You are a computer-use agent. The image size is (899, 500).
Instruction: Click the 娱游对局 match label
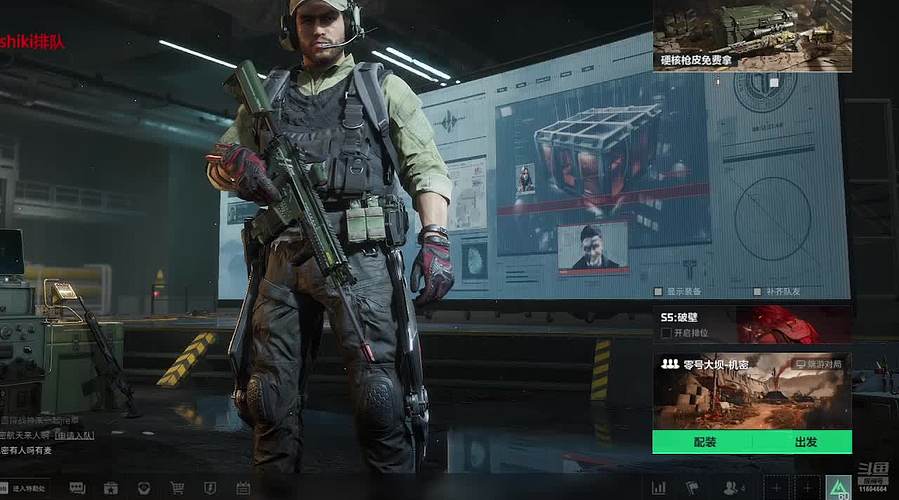[819, 365]
